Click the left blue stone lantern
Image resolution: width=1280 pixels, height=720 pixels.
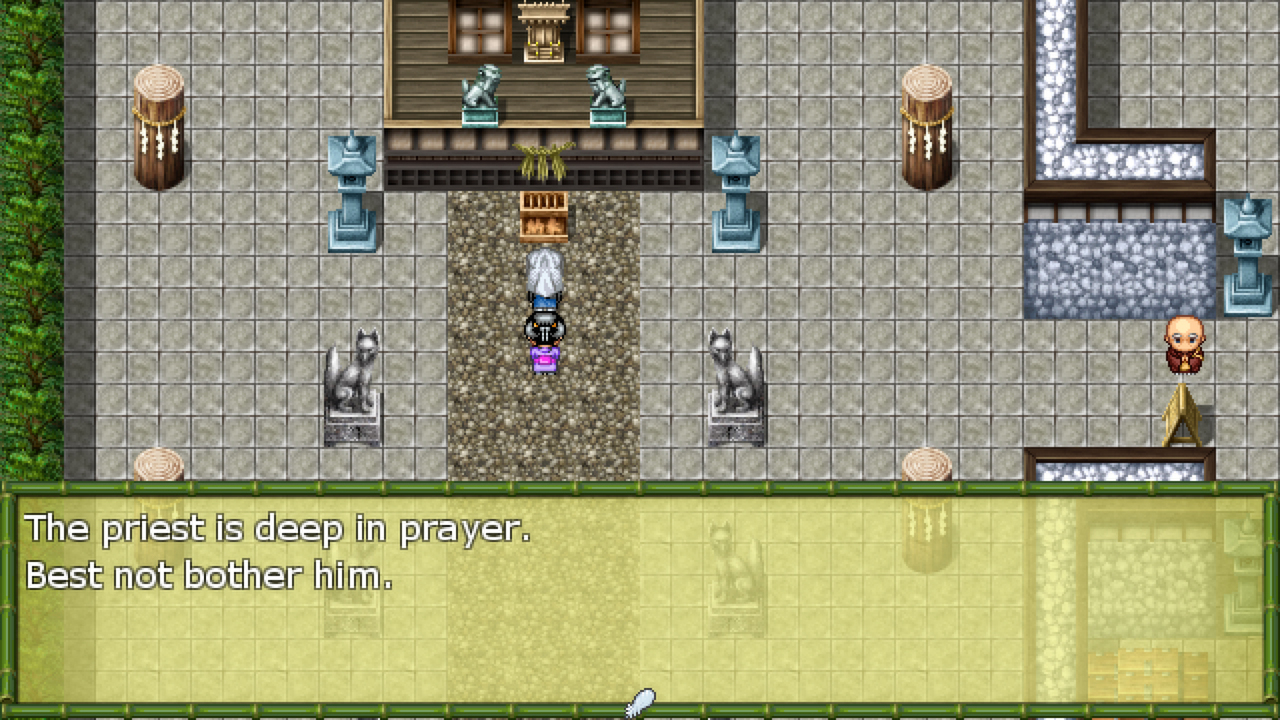pyautogui.click(x=352, y=190)
